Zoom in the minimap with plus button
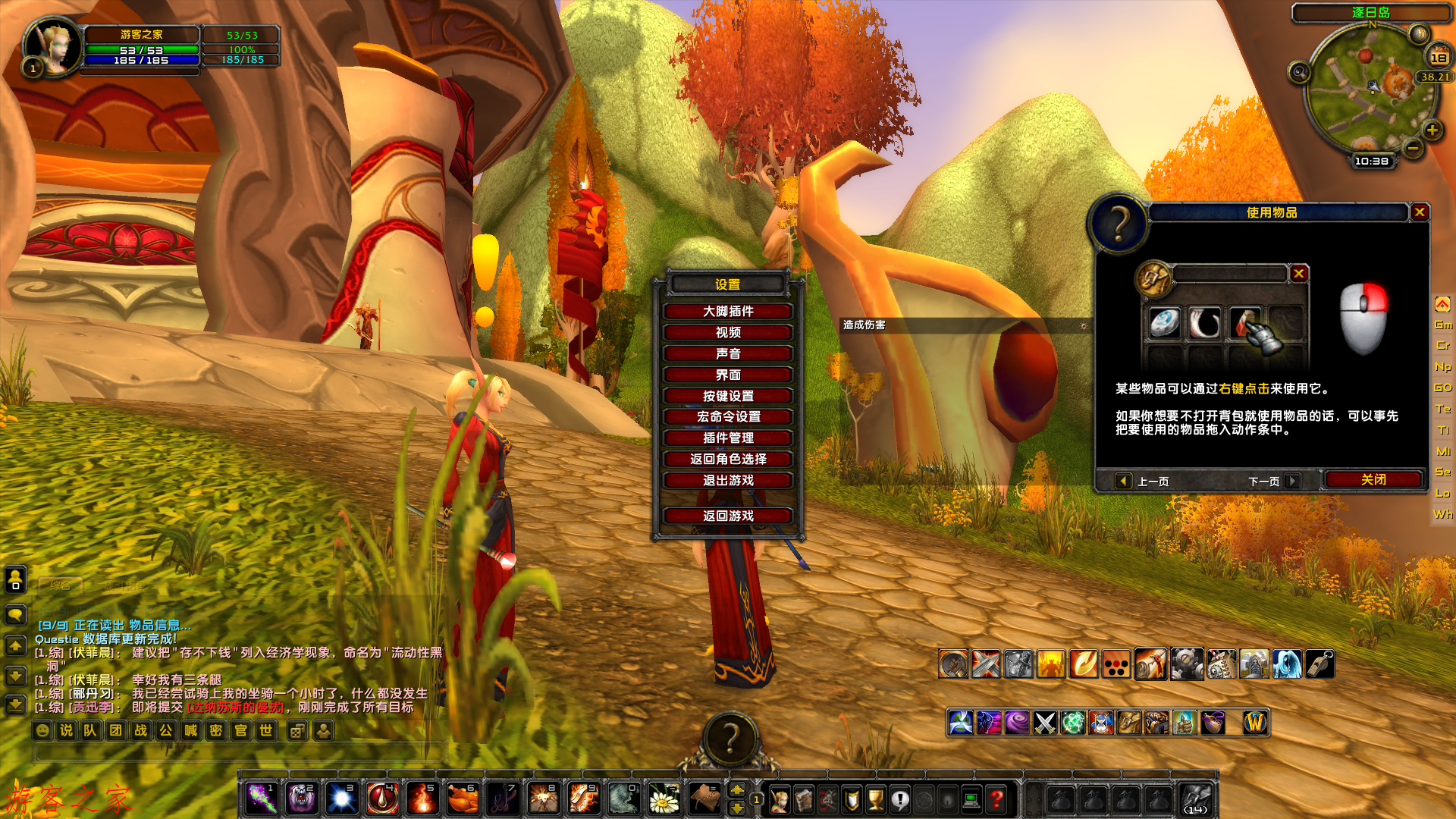The height and width of the screenshot is (819, 1456). point(1432,130)
